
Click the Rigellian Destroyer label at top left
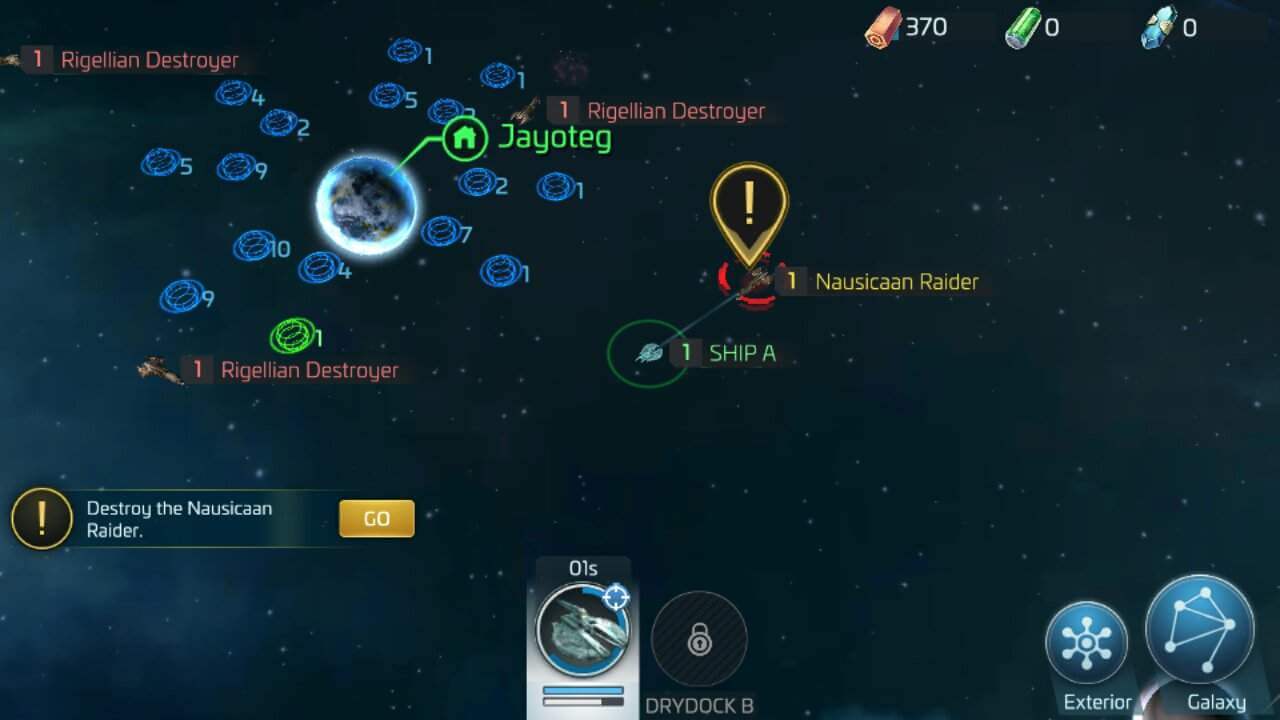pyautogui.click(x=148, y=60)
